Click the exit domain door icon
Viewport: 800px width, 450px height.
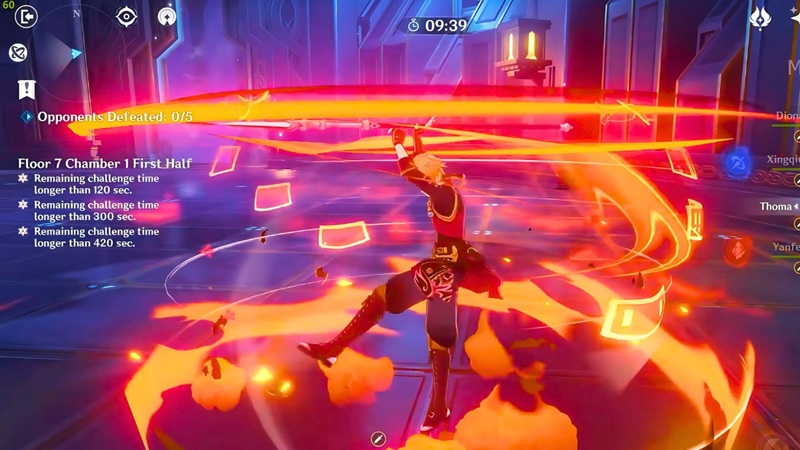25,16
